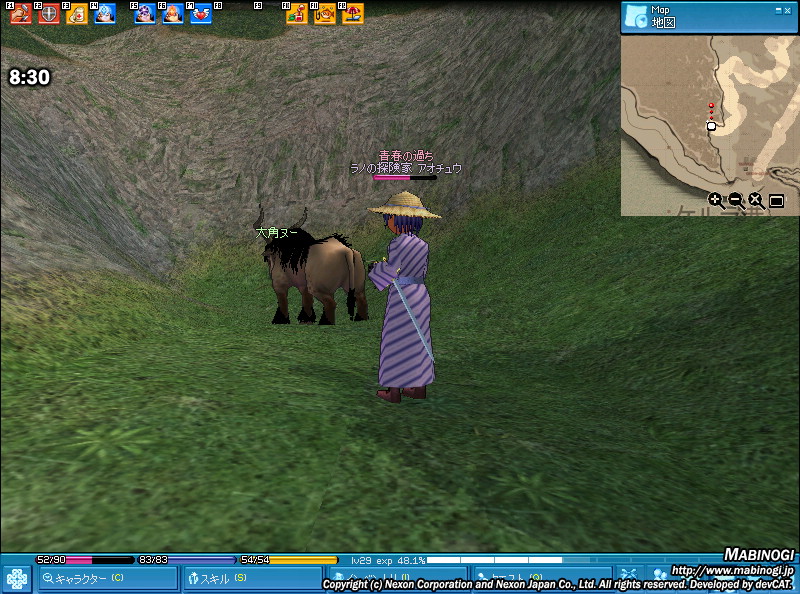Activate the F7 winged heart skill
Image resolution: width=800 pixels, height=594 pixels.
201,14
